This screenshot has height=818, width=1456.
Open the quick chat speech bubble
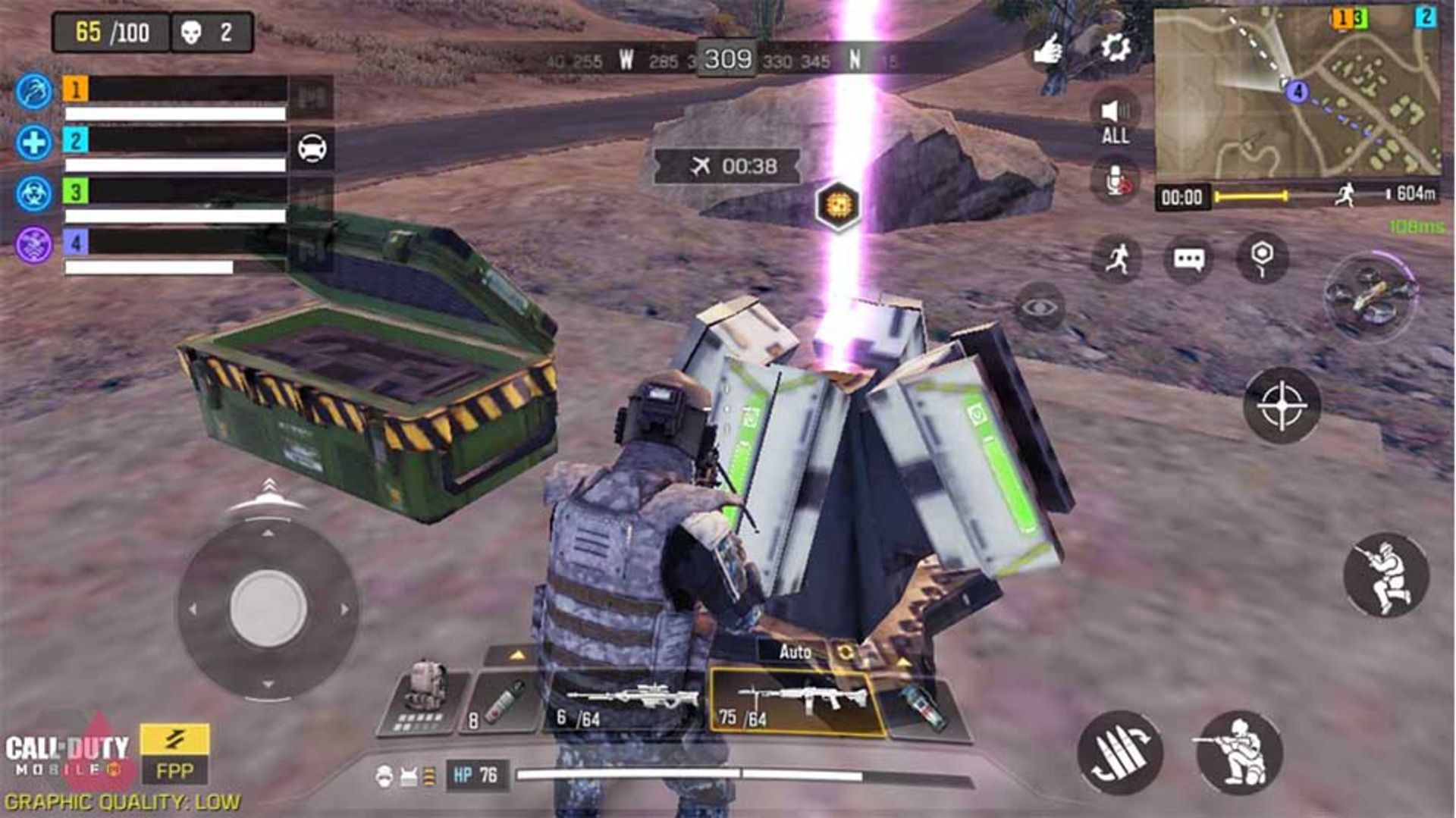[1188, 259]
